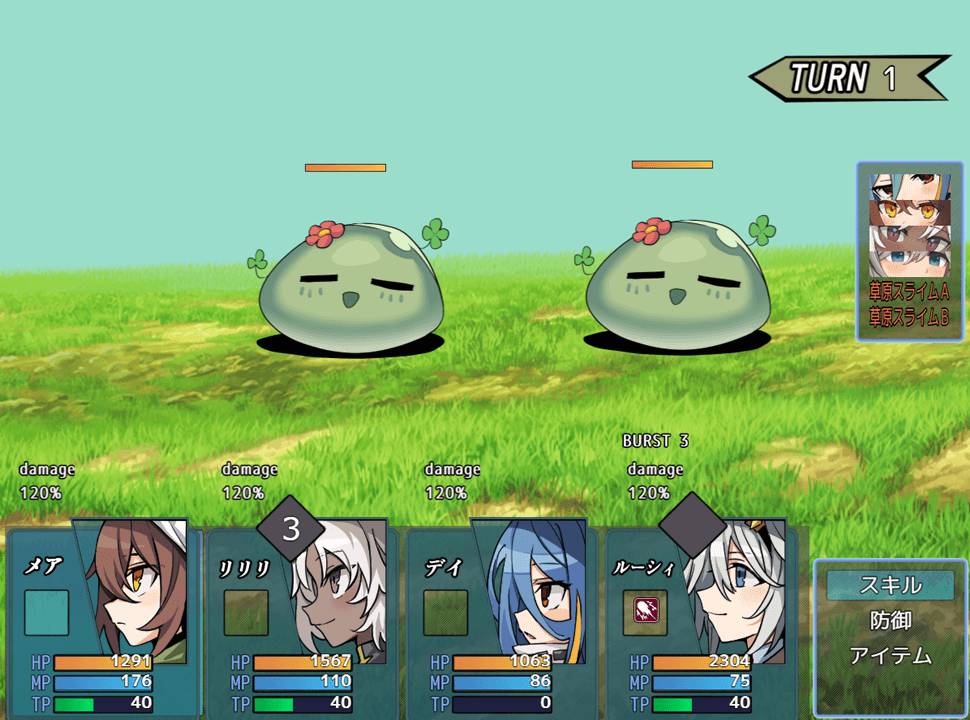Click 草原スライムB in the turn order list

pyautogui.click(x=909, y=317)
